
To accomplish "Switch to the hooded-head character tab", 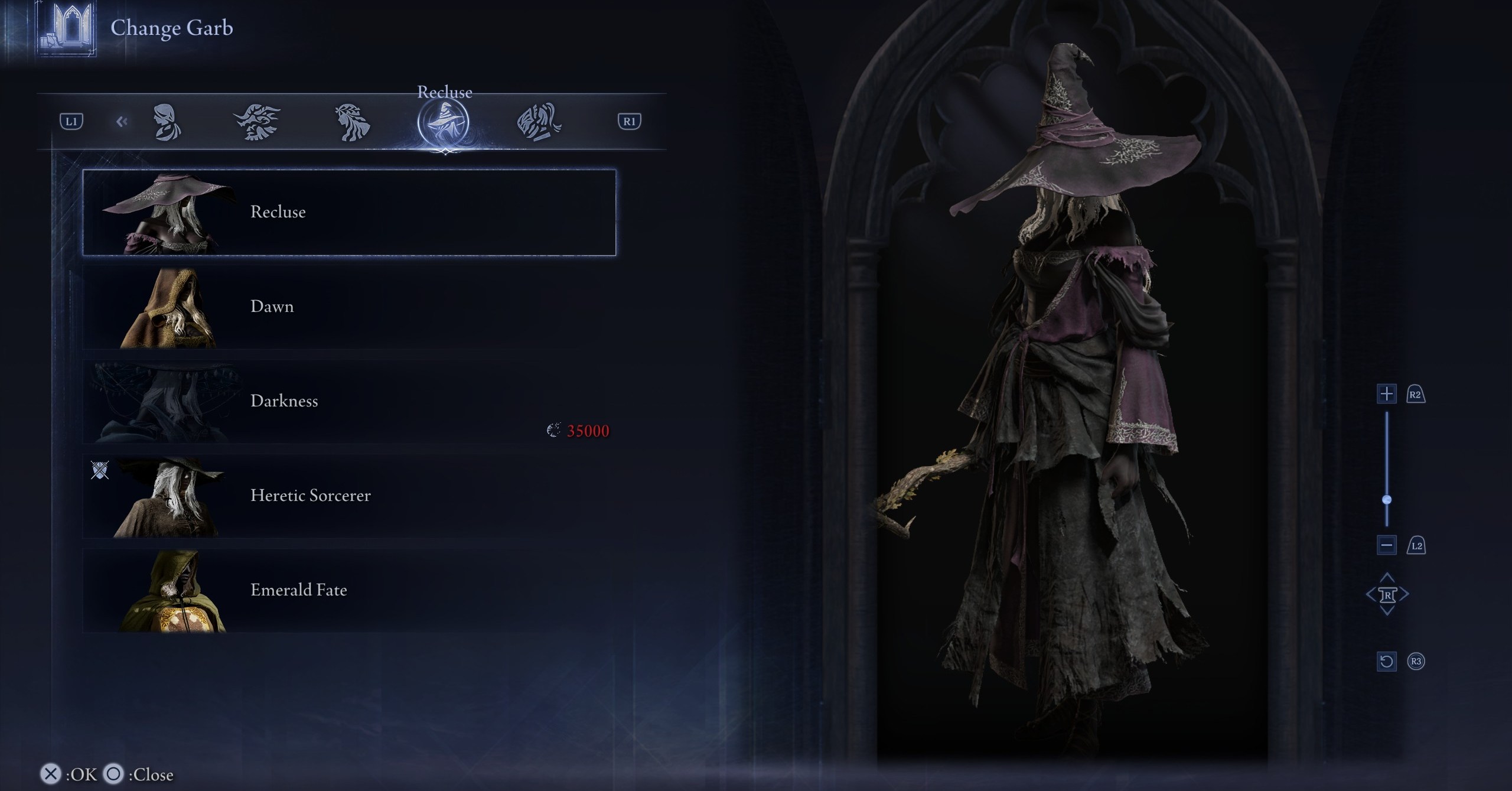I will pos(167,122).
